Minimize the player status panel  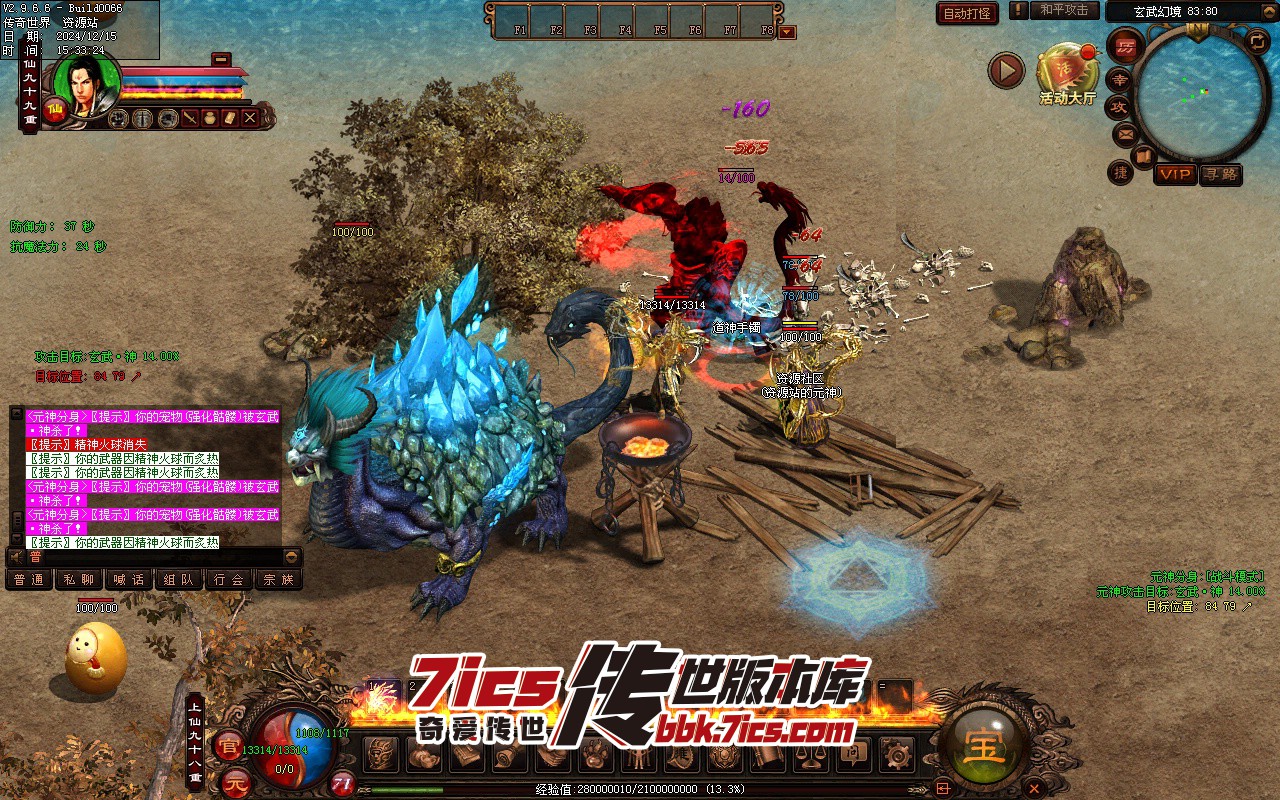pos(221,58)
